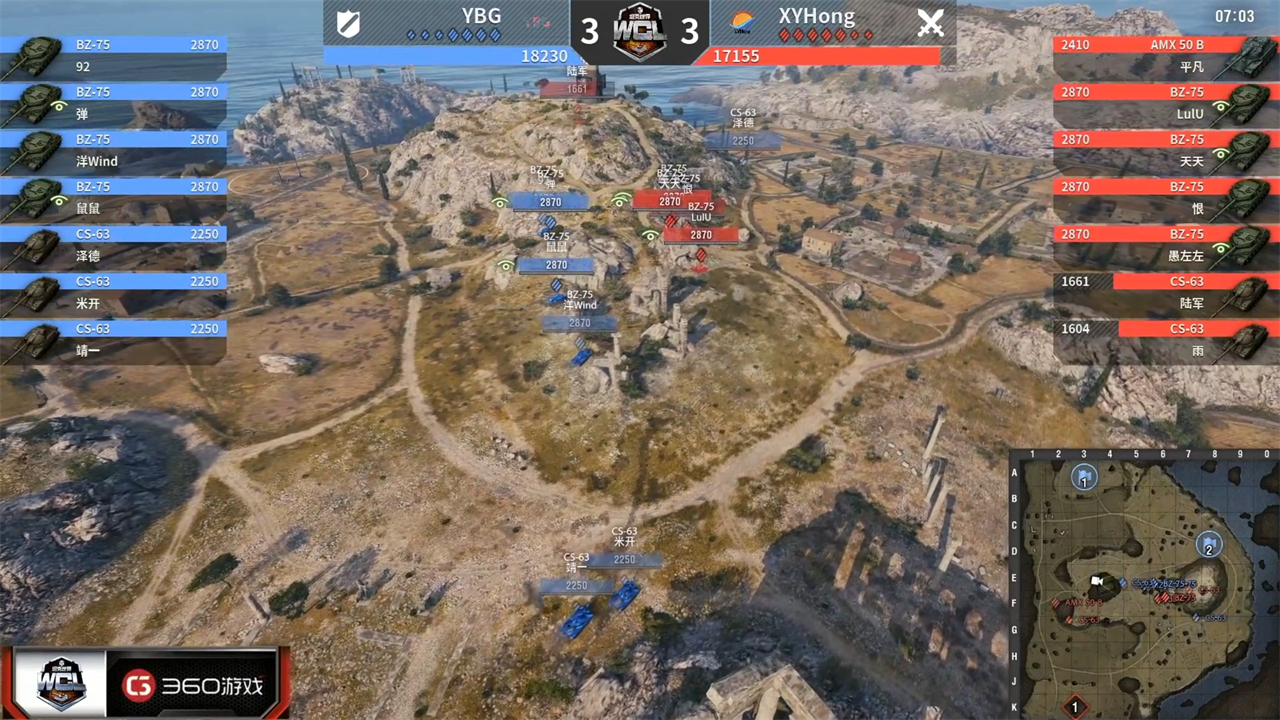The width and height of the screenshot is (1280, 720).
Task: Choose LulU's BZ-75 in red roster
Action: click(1165, 106)
